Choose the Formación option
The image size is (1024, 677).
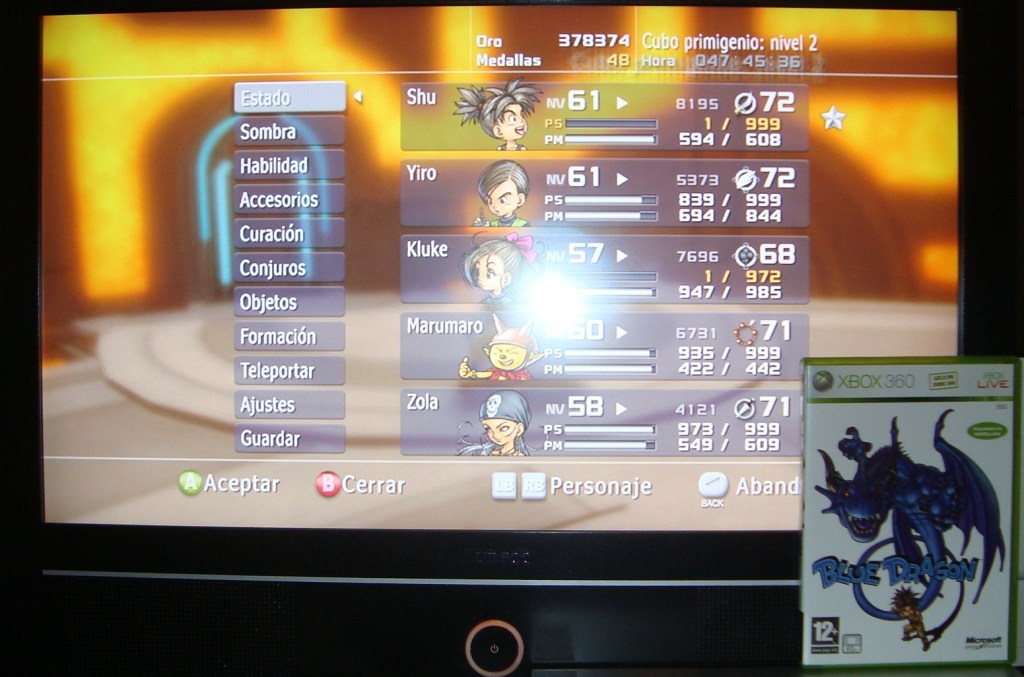(289, 337)
